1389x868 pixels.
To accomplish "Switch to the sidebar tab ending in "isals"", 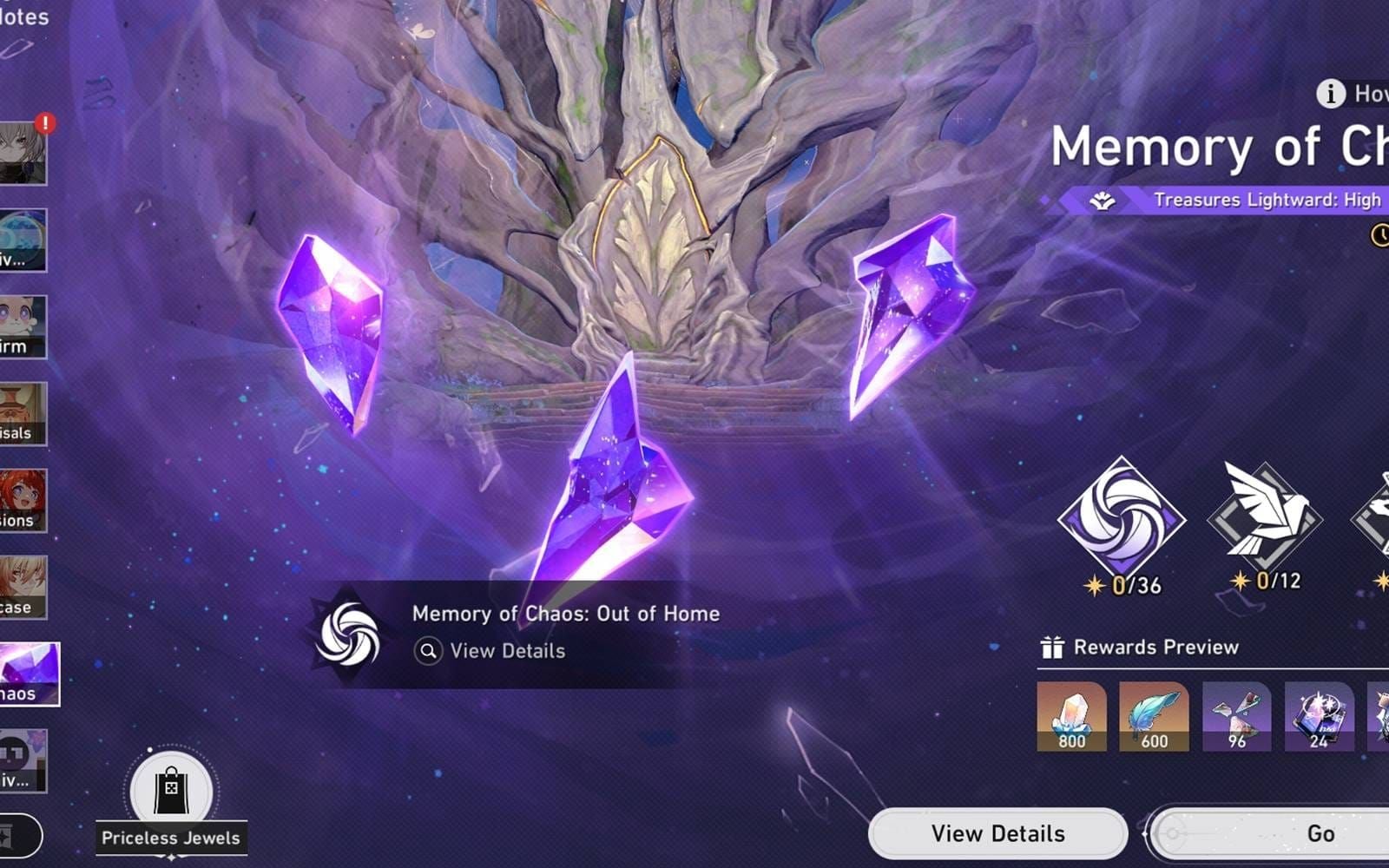I will point(22,414).
